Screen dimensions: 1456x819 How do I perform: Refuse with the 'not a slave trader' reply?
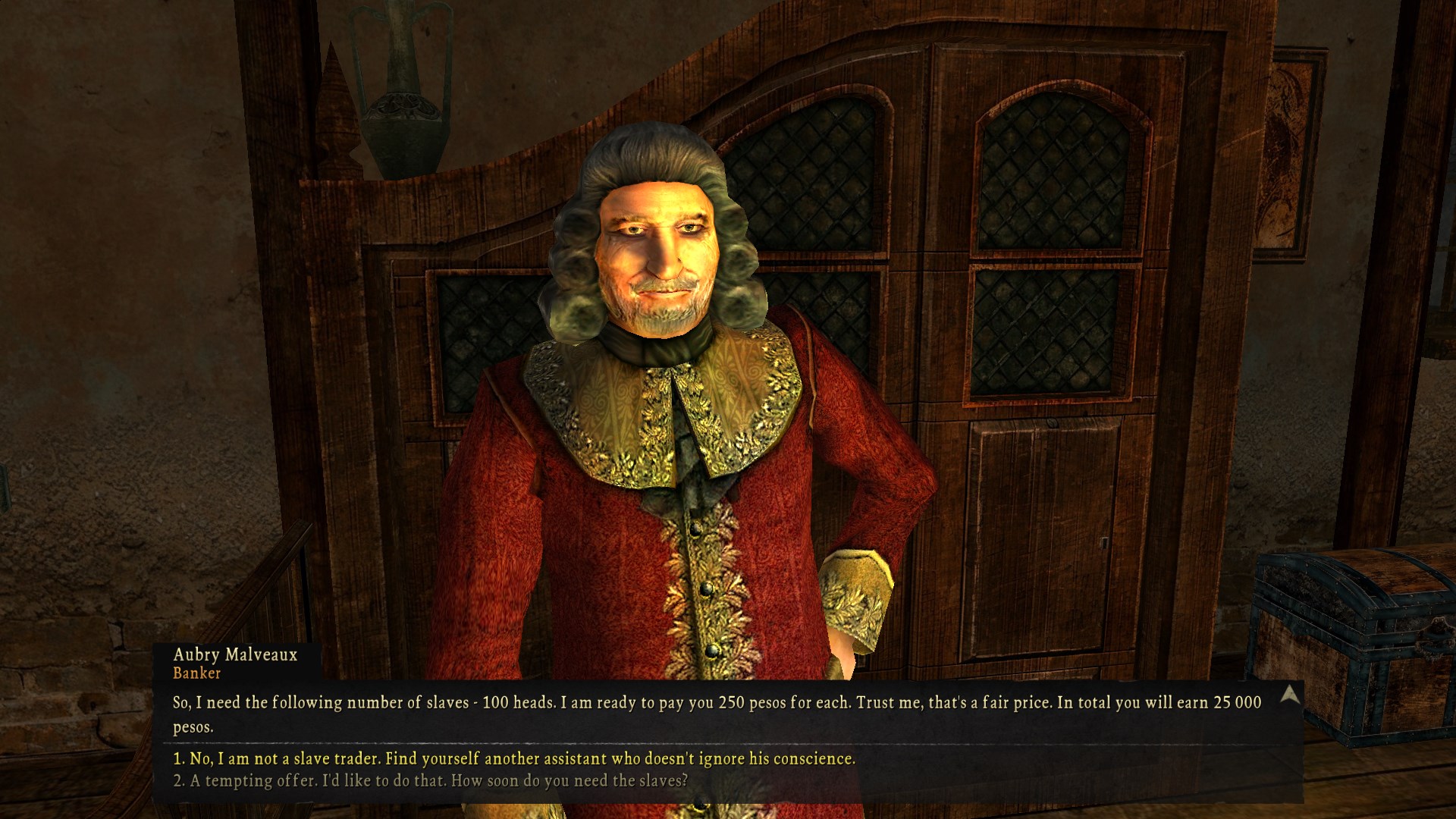coord(513,758)
